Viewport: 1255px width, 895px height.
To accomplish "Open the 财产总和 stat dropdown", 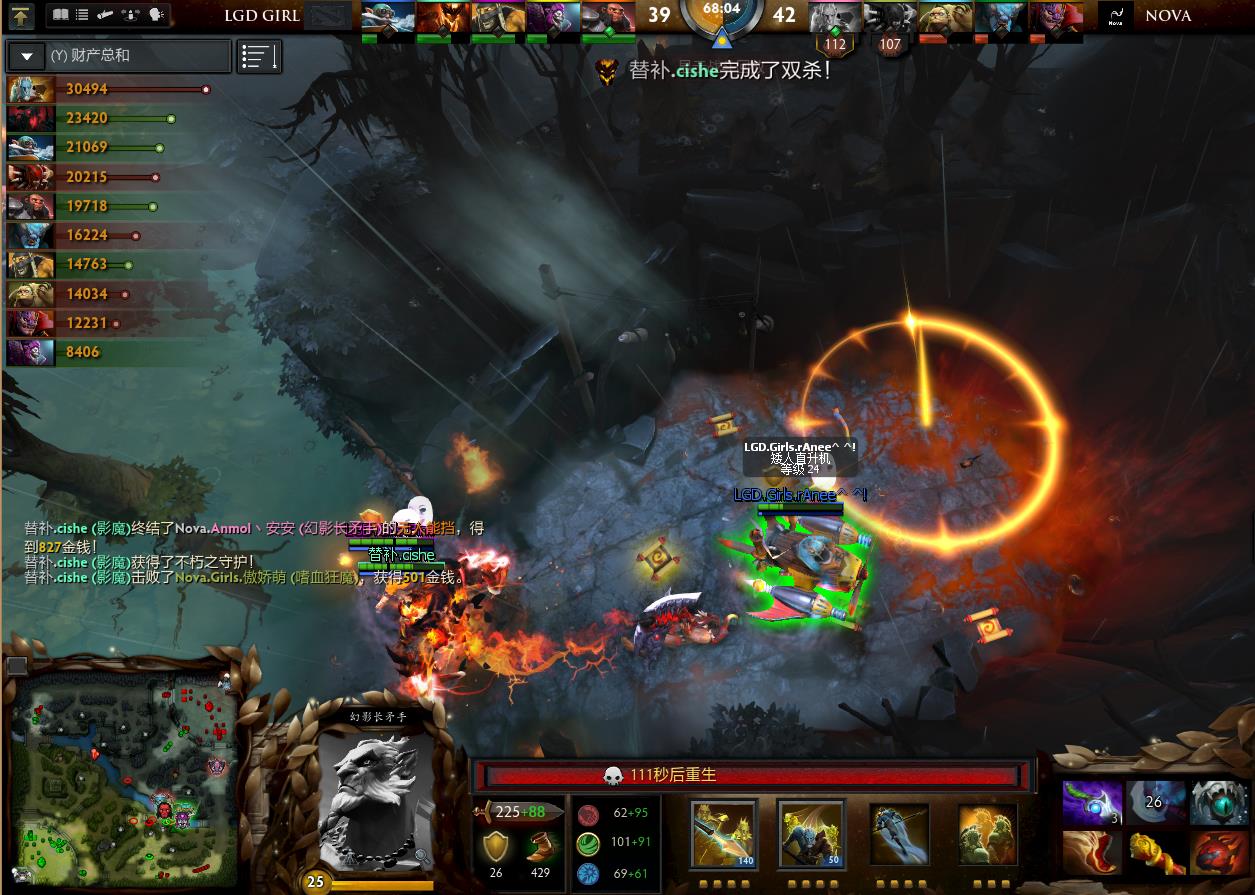I will point(28,57).
